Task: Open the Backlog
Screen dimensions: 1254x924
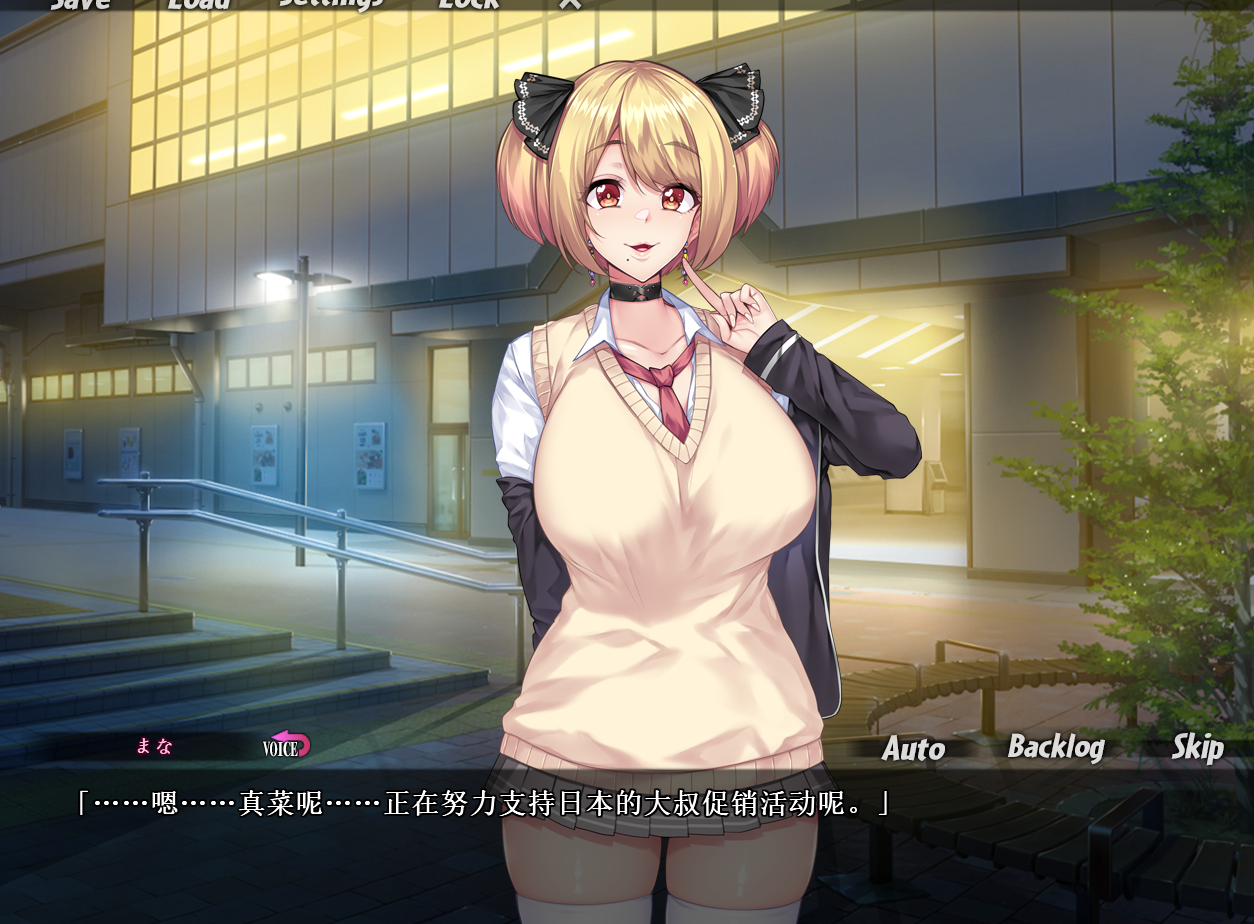Action: click(1055, 747)
